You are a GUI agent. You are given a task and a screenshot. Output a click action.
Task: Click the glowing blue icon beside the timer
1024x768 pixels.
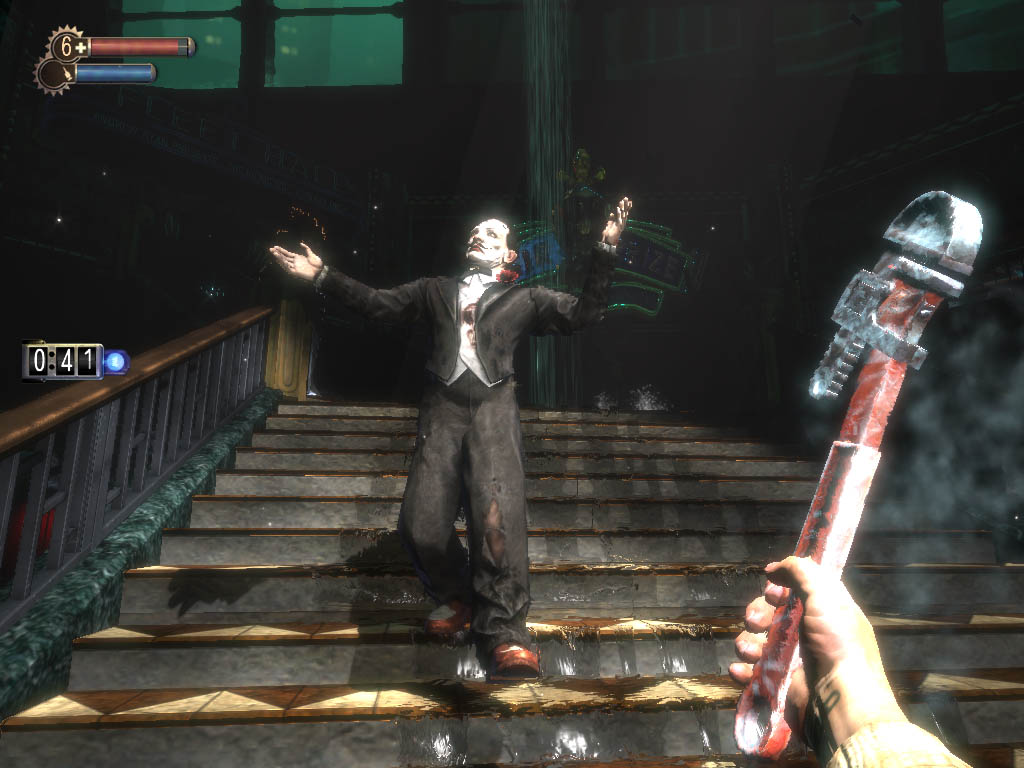(116, 360)
